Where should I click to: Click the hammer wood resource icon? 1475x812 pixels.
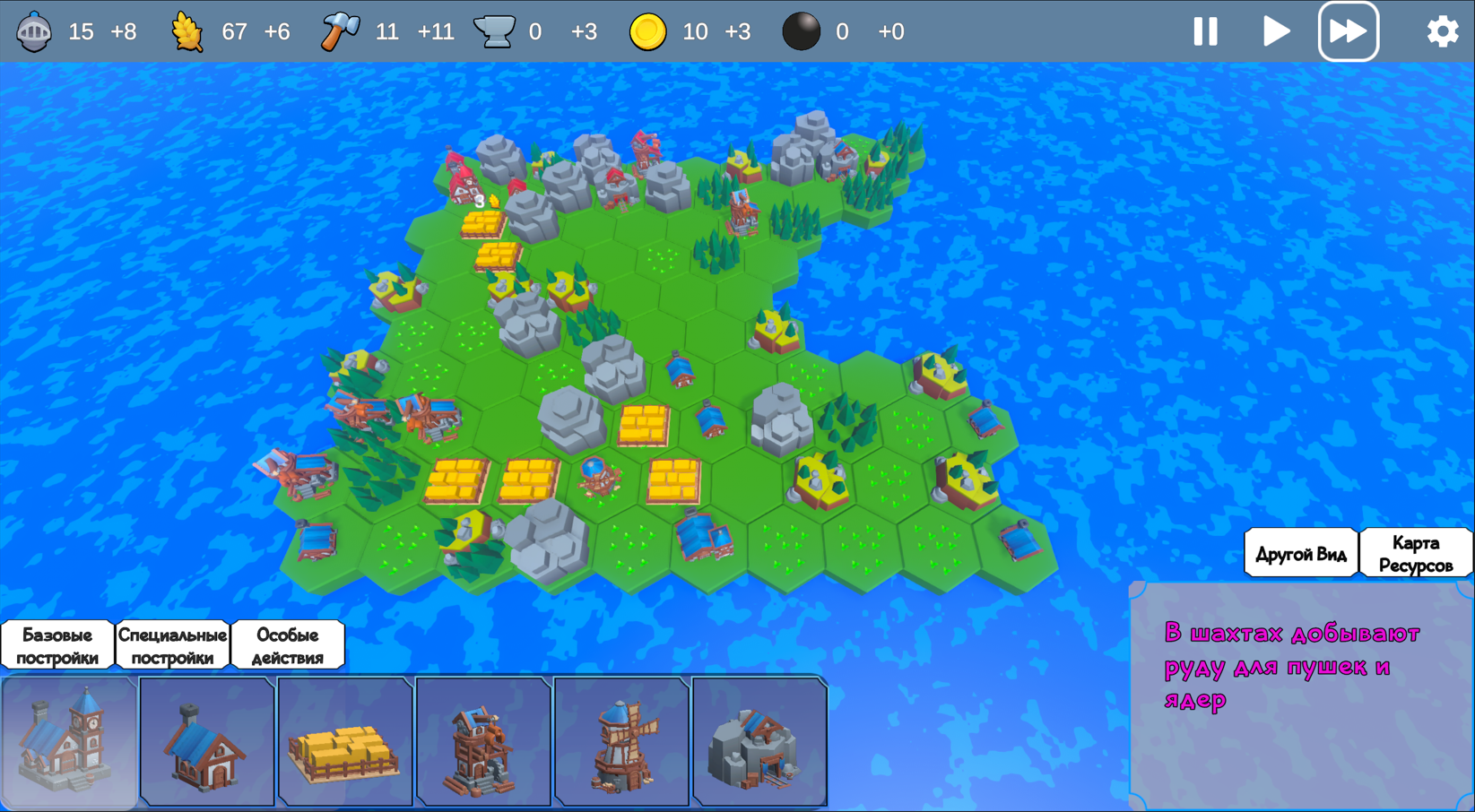pos(339,30)
